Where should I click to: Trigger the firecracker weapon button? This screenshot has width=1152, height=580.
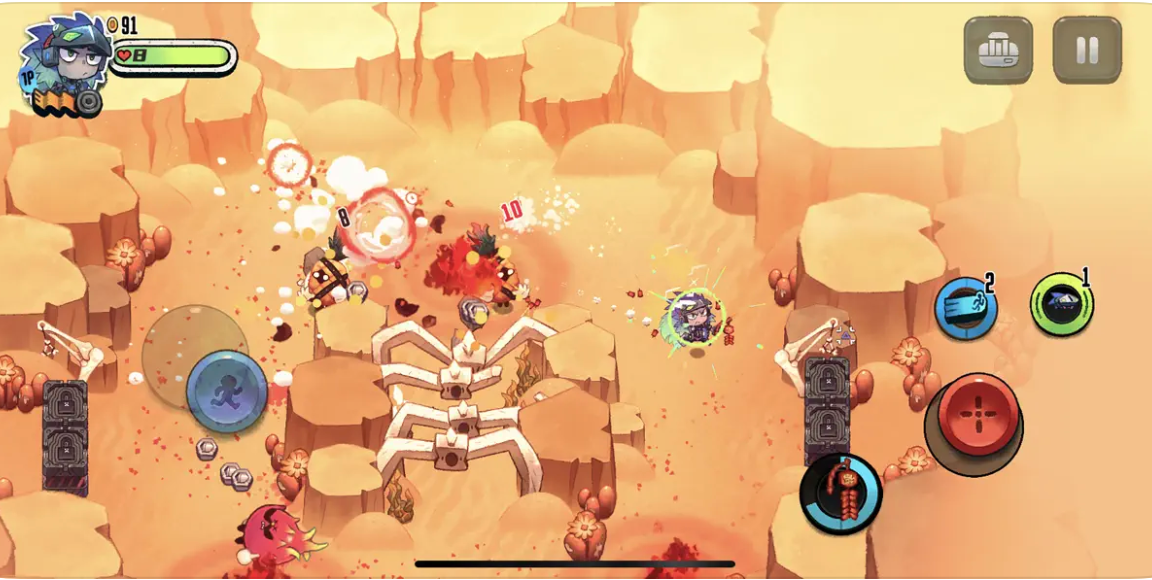click(841, 493)
